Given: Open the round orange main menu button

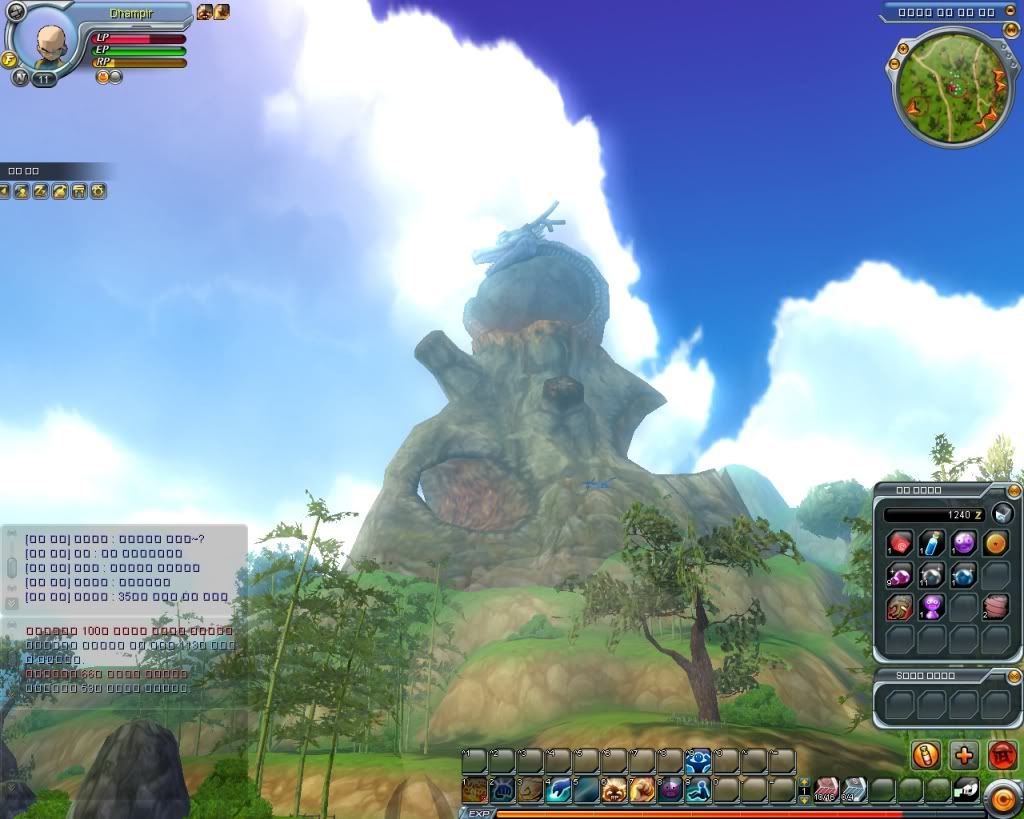Looking at the screenshot, I should point(1000,797).
